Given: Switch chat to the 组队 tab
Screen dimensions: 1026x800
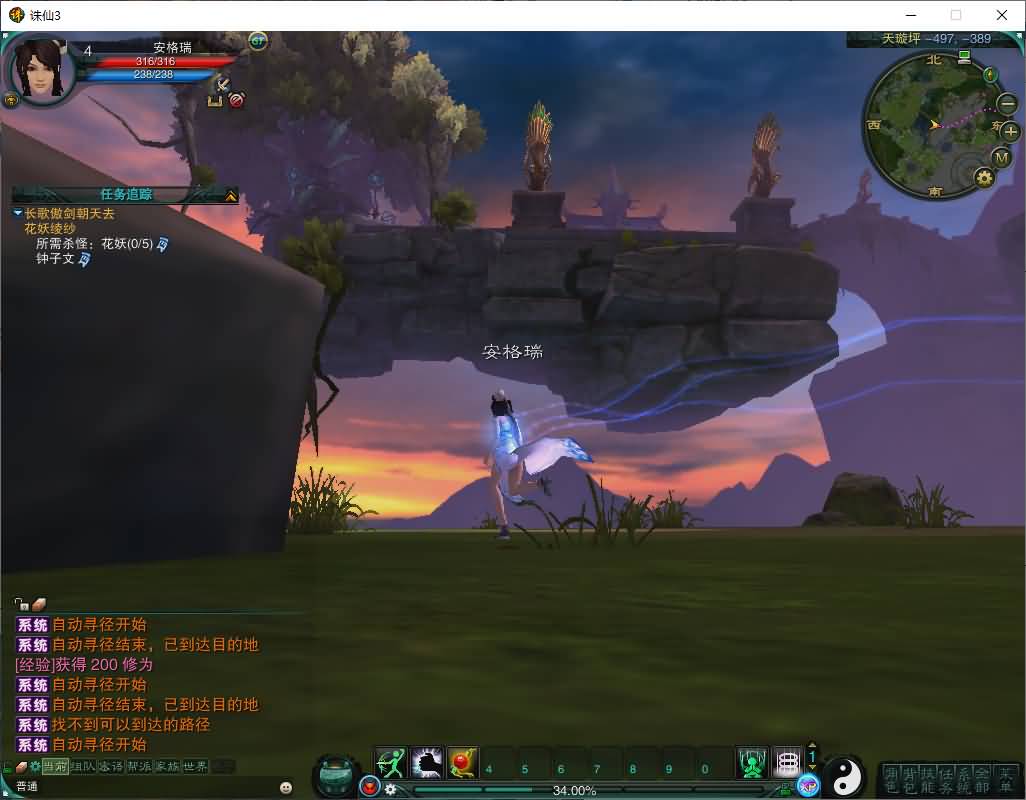Looking at the screenshot, I should point(83,766).
